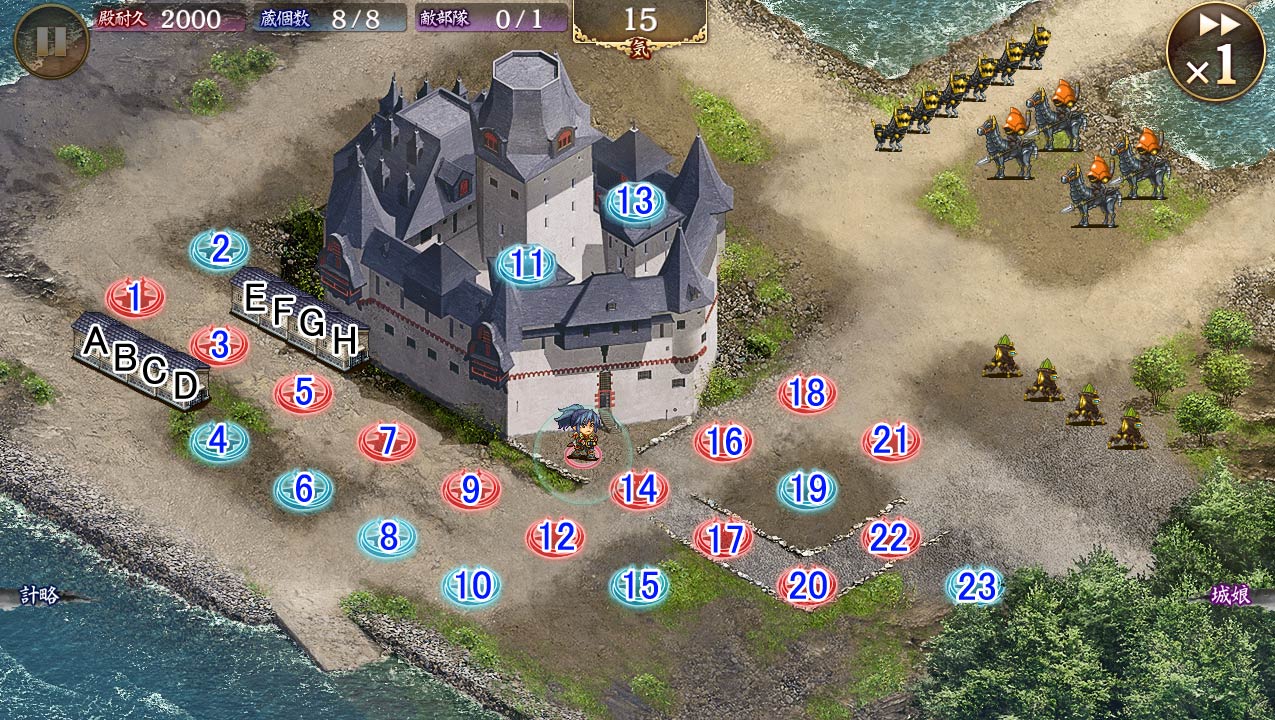The height and width of the screenshot is (720, 1275).
Task: Select blue deployment tile 19
Action: tap(807, 489)
